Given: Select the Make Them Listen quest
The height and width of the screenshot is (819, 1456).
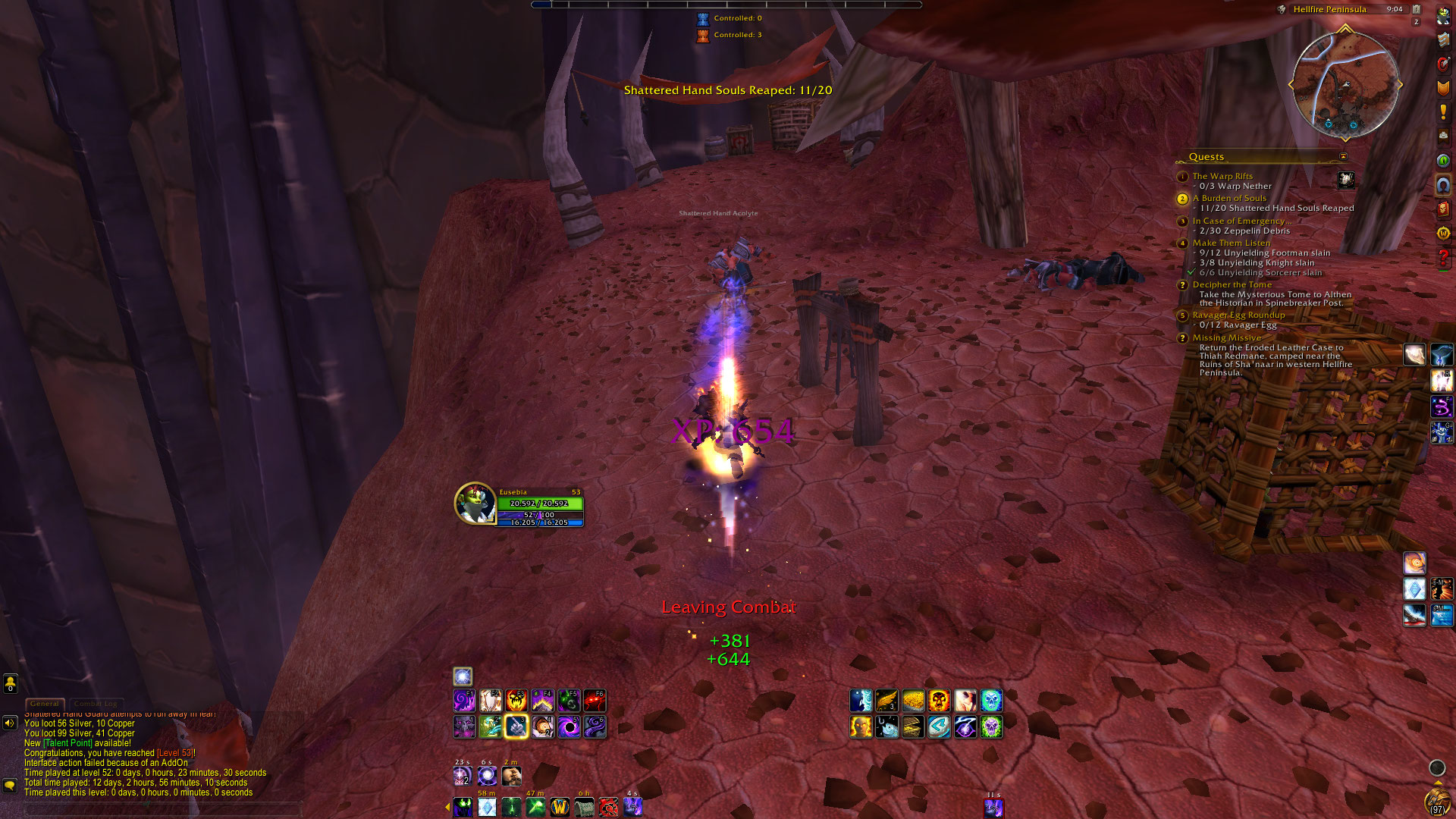Looking at the screenshot, I should click(1231, 243).
